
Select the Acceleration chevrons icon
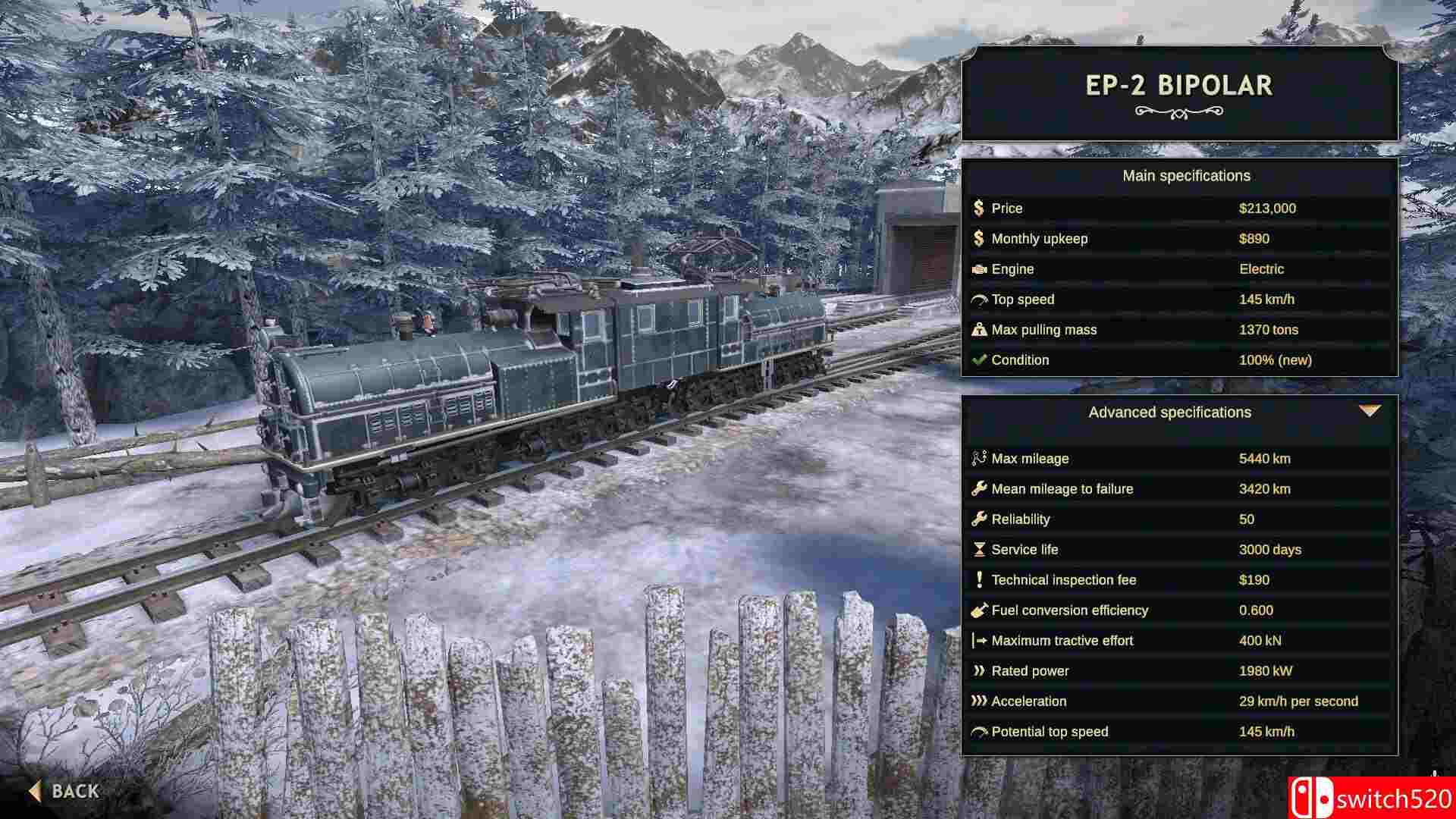click(979, 701)
